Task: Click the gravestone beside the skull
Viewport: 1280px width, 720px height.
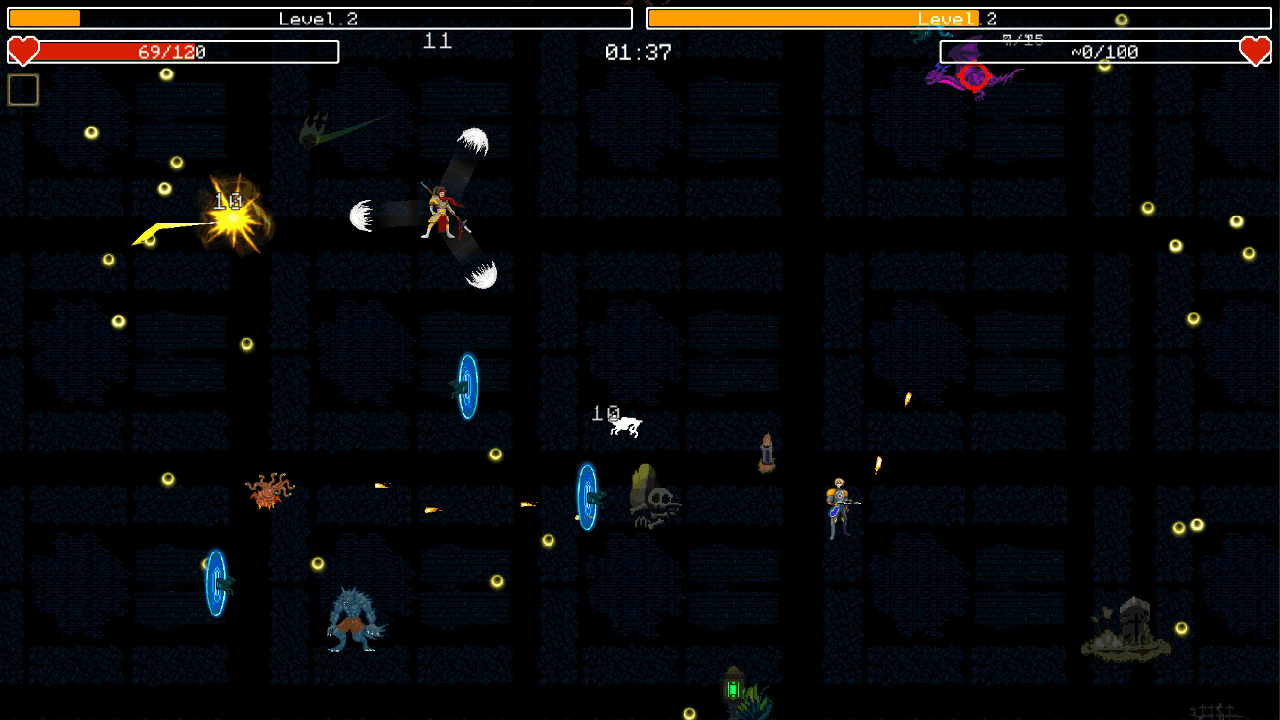Action: (639, 485)
